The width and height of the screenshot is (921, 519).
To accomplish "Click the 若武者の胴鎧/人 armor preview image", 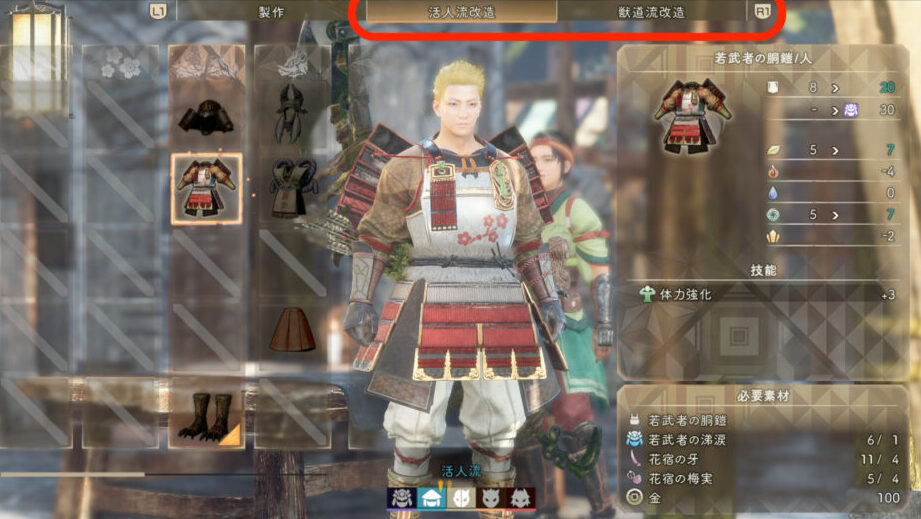I will [x=690, y=114].
